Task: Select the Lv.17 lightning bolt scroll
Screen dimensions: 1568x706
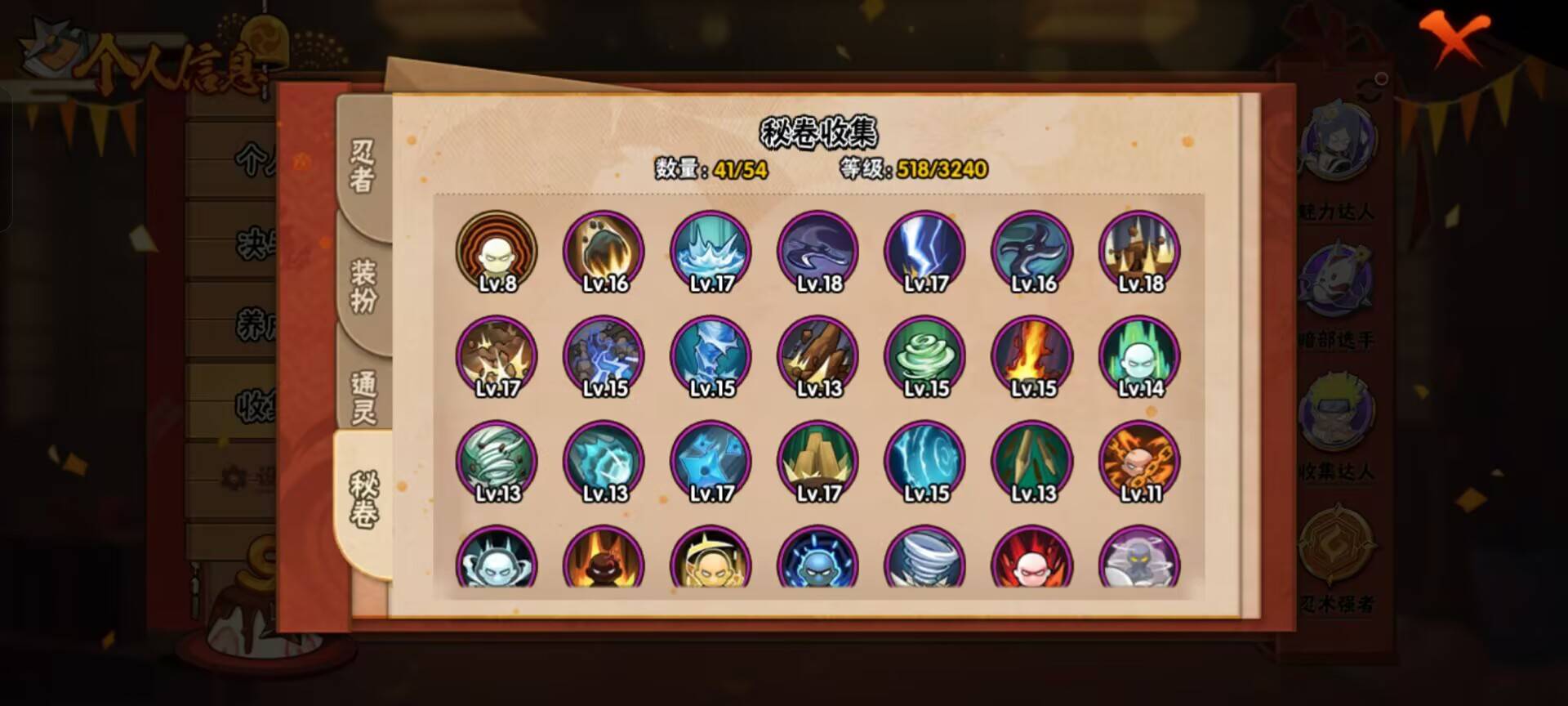Action: tap(924, 253)
